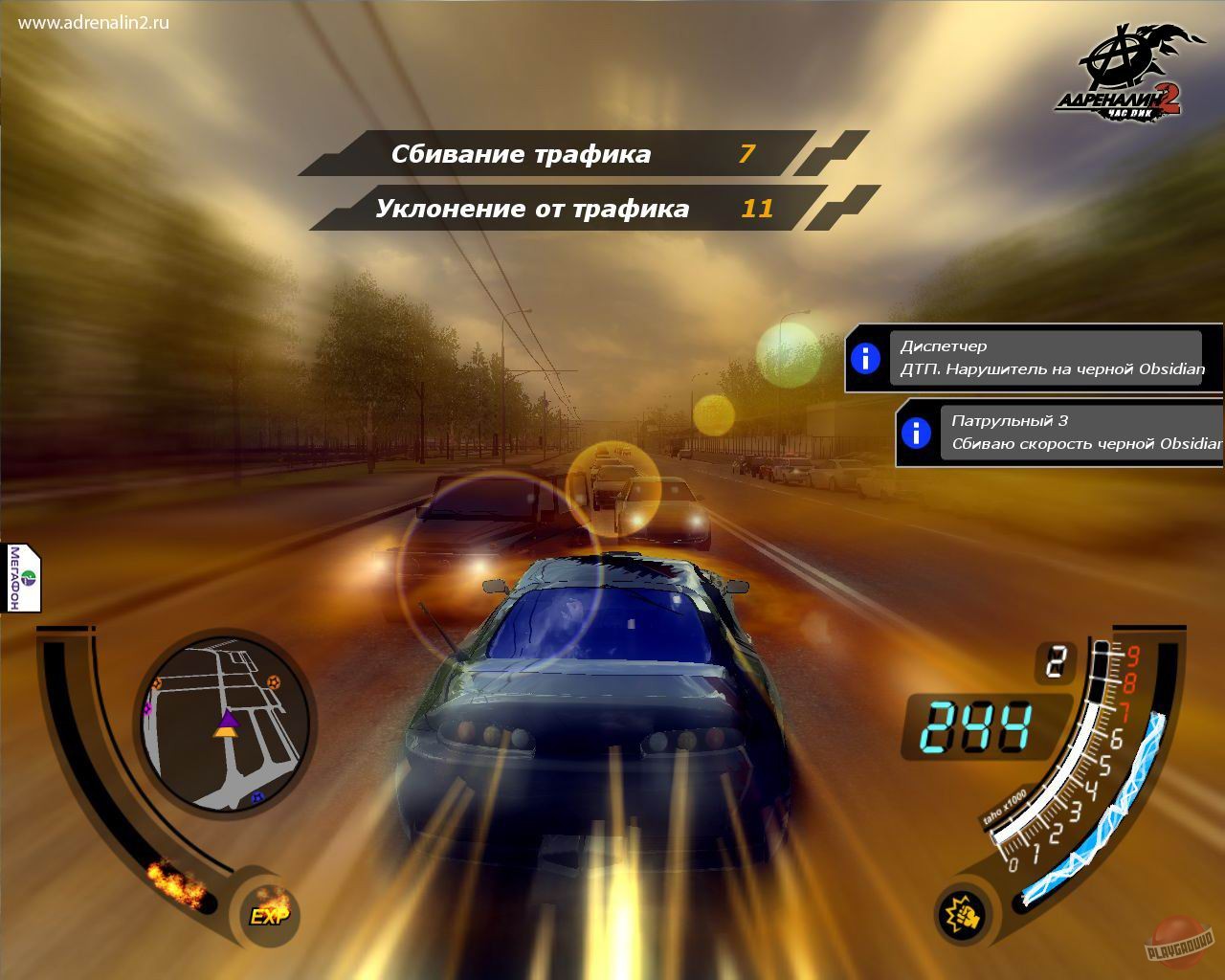Click the Playground watermark logo

(1178, 943)
